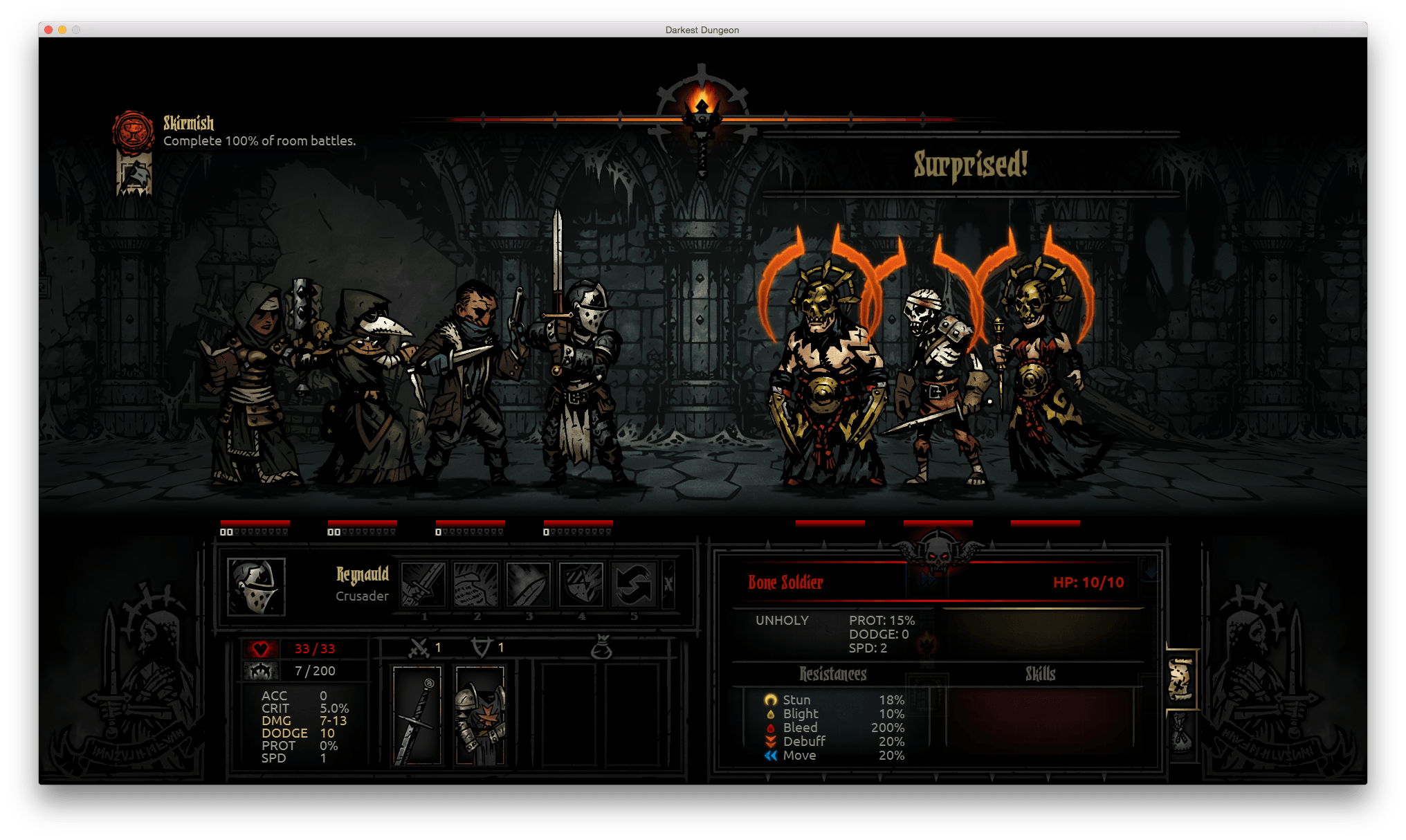
Task: Open the Skirmish quest objective seal
Action: (x=133, y=131)
